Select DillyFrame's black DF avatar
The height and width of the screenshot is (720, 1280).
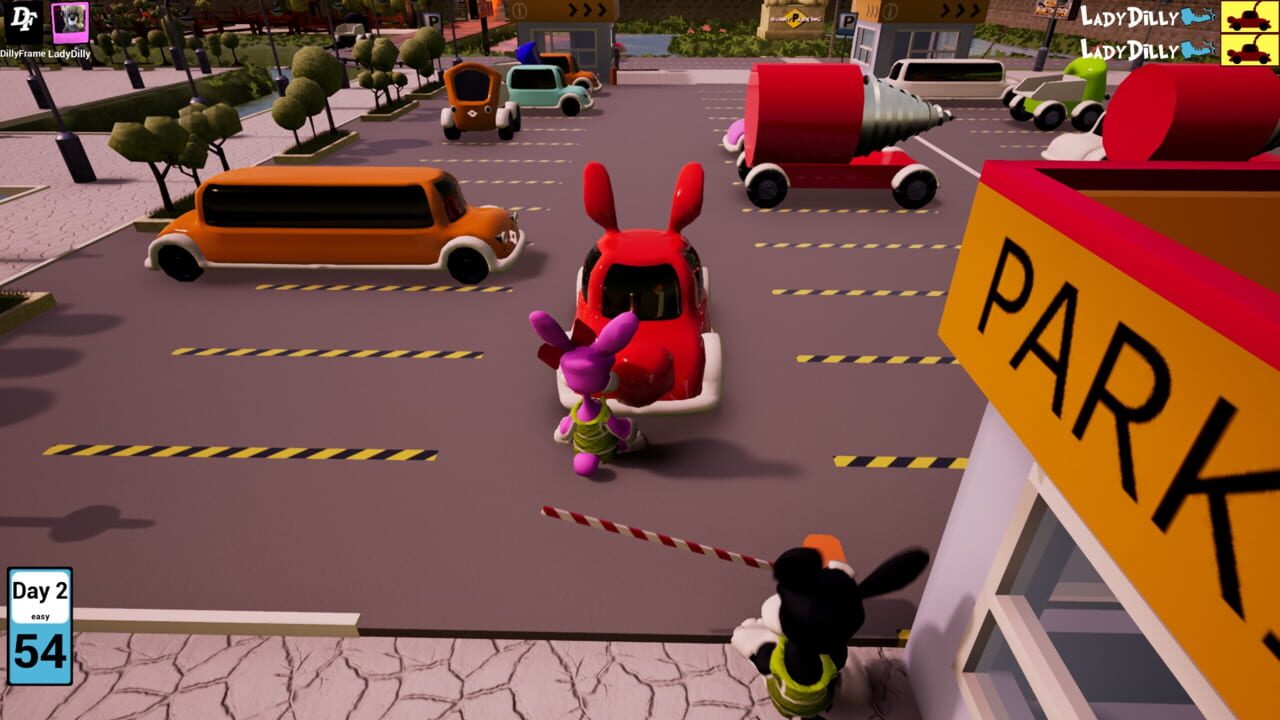[22, 23]
